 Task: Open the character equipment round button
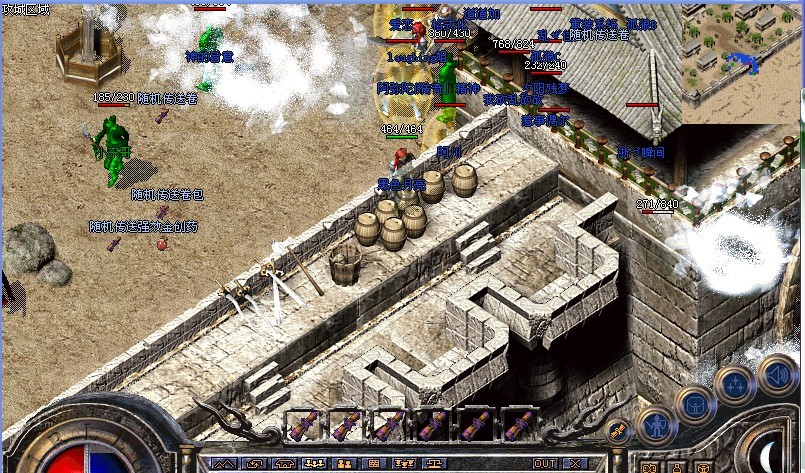(656, 425)
